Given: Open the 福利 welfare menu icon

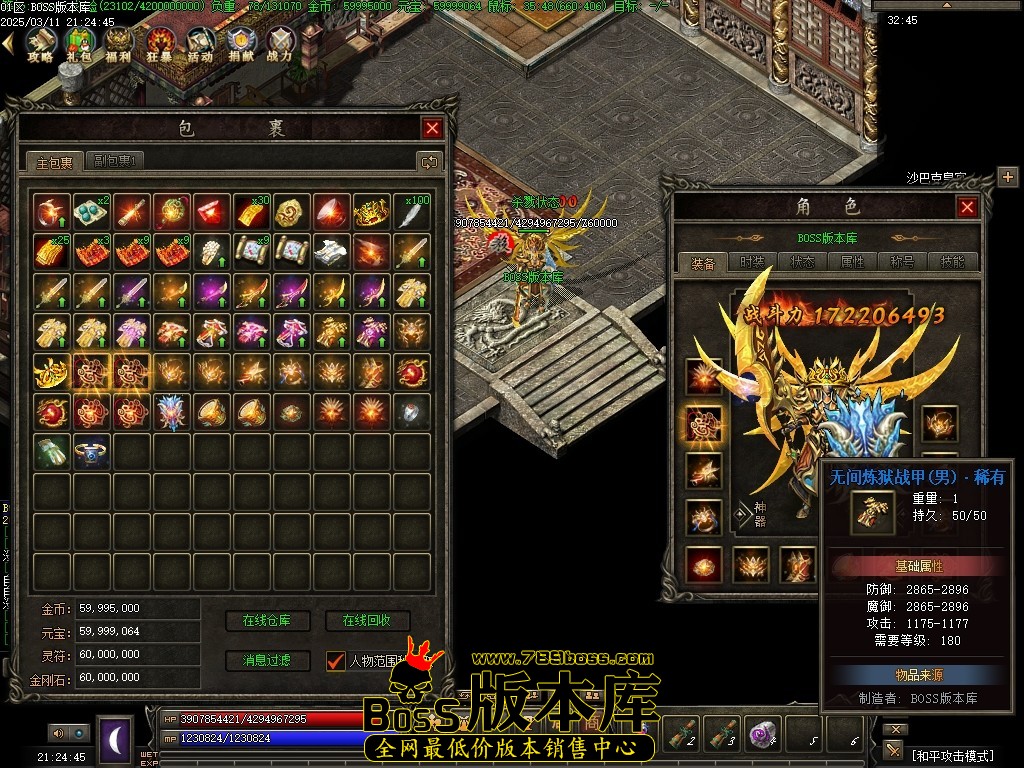Looking at the screenshot, I should 119,43.
